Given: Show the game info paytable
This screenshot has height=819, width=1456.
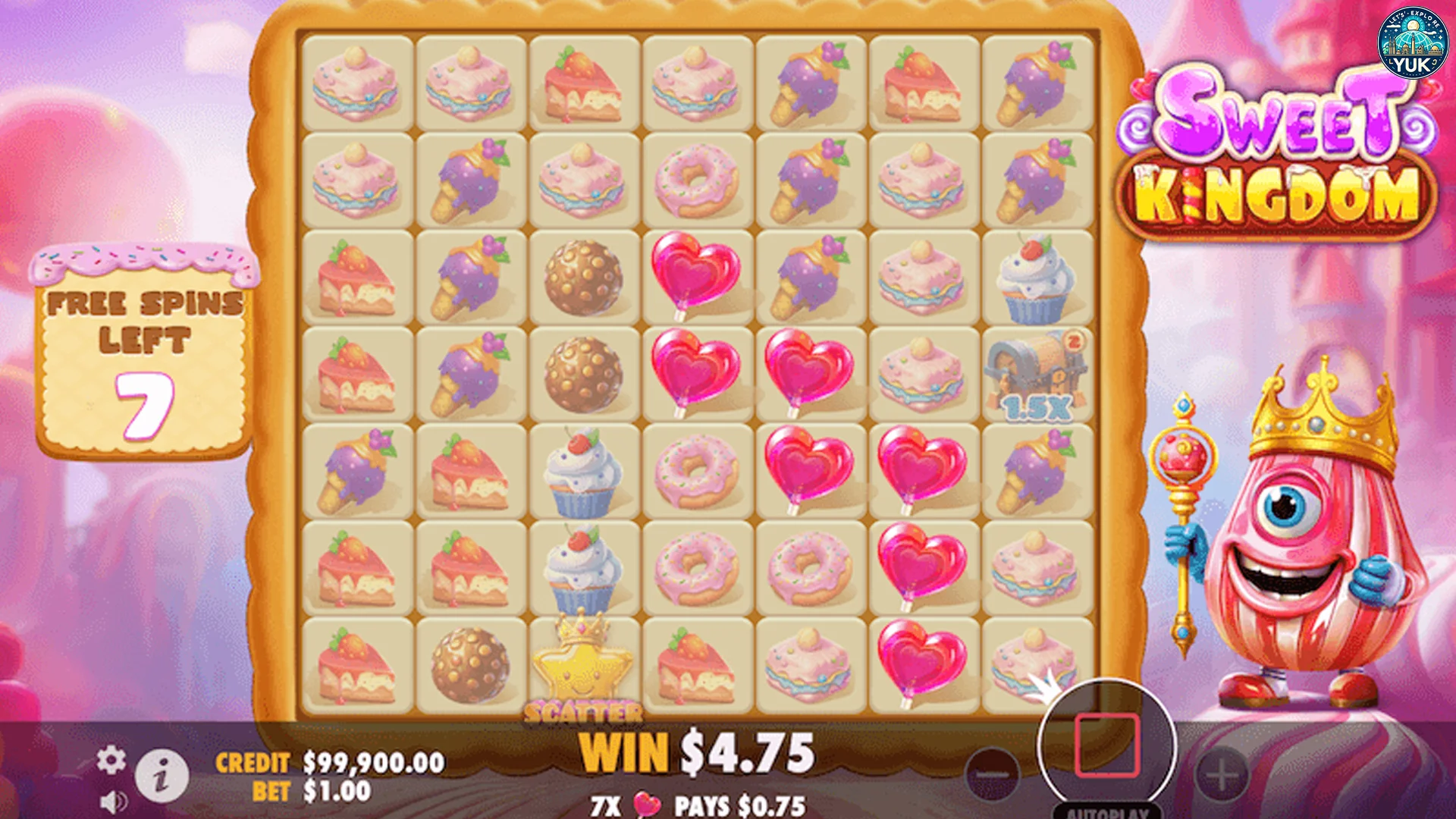Looking at the screenshot, I should (162, 777).
